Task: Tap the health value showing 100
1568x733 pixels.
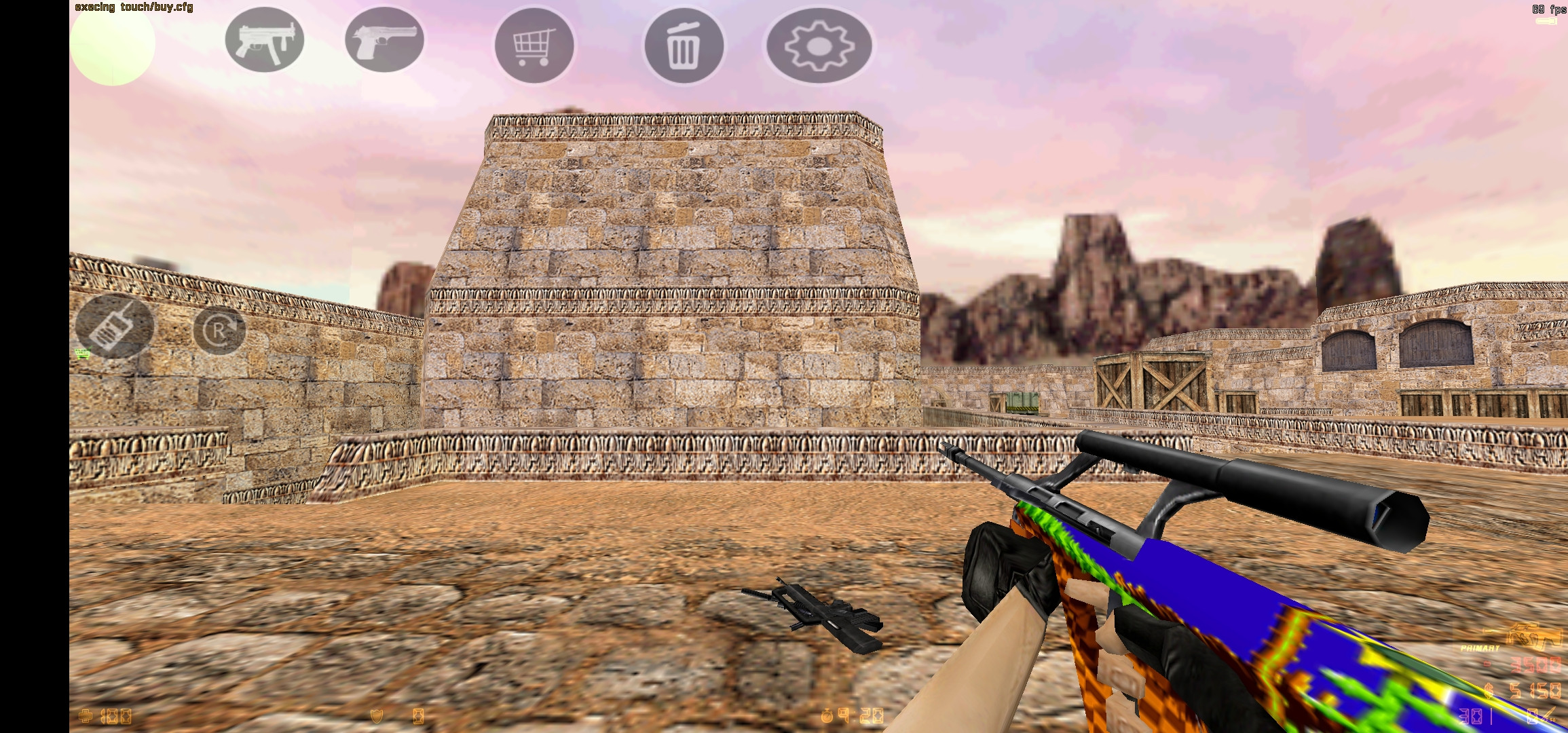Action: click(115, 715)
